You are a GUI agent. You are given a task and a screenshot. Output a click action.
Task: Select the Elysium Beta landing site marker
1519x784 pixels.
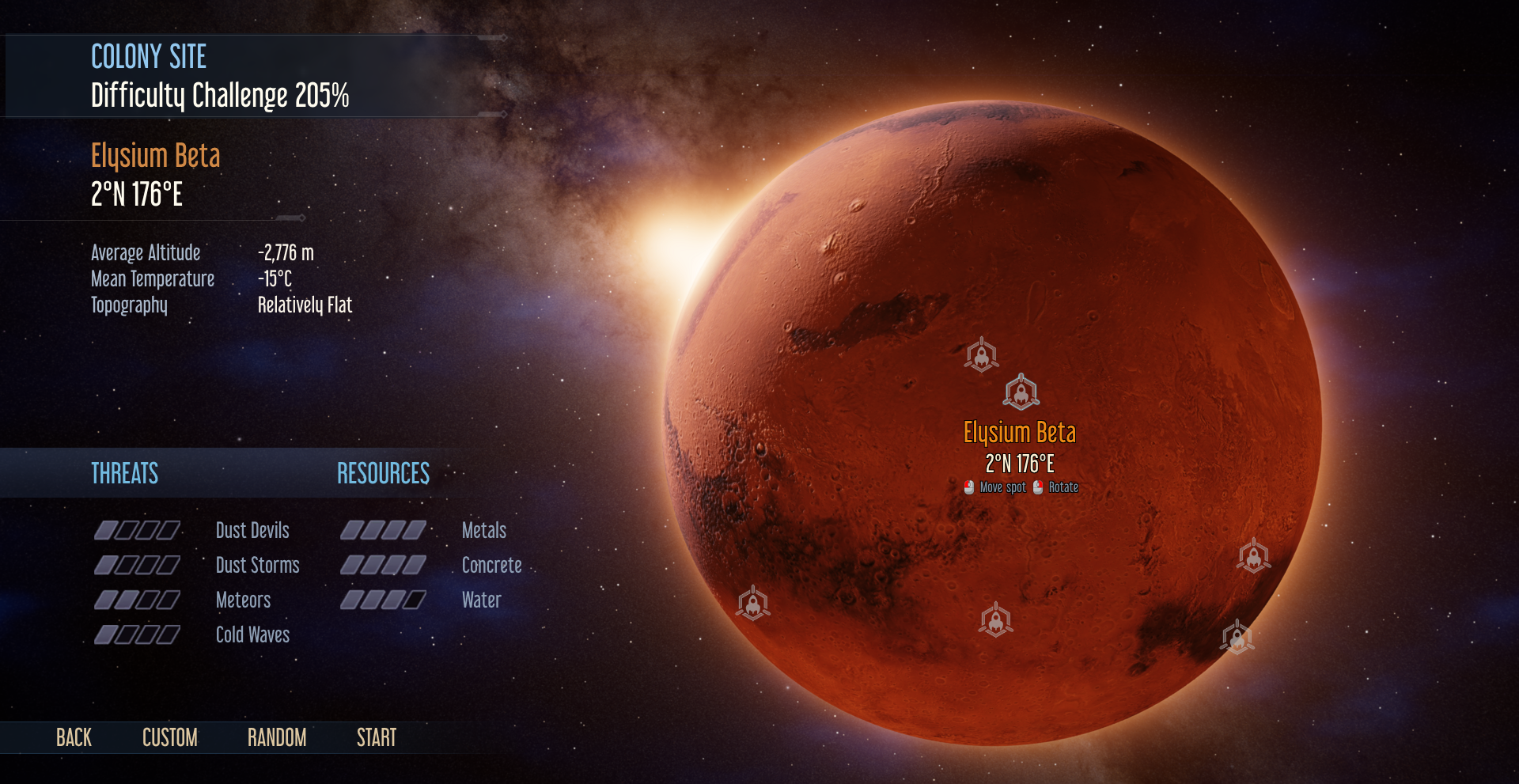(1021, 392)
